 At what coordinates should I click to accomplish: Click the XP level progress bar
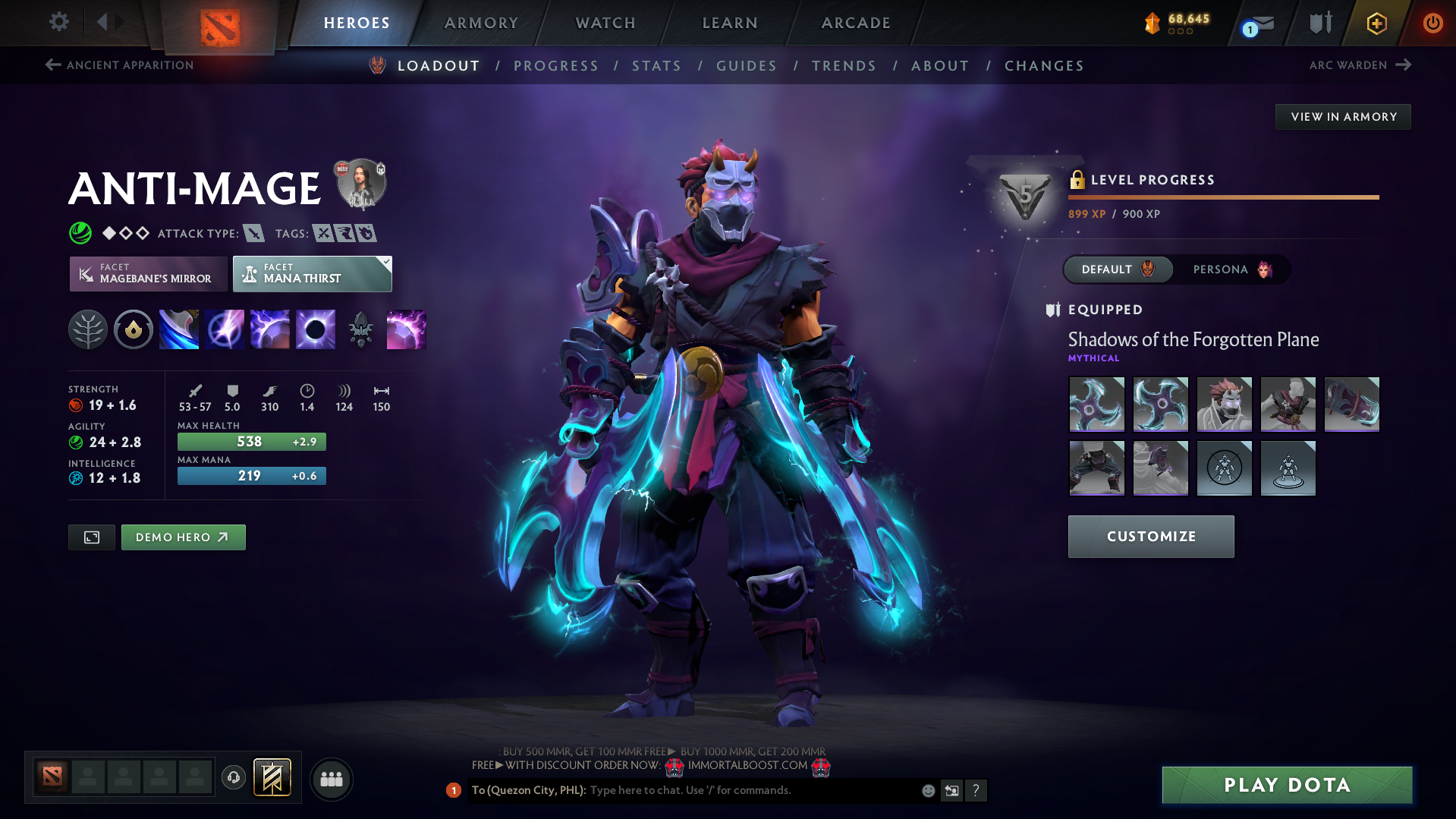(x=1223, y=197)
